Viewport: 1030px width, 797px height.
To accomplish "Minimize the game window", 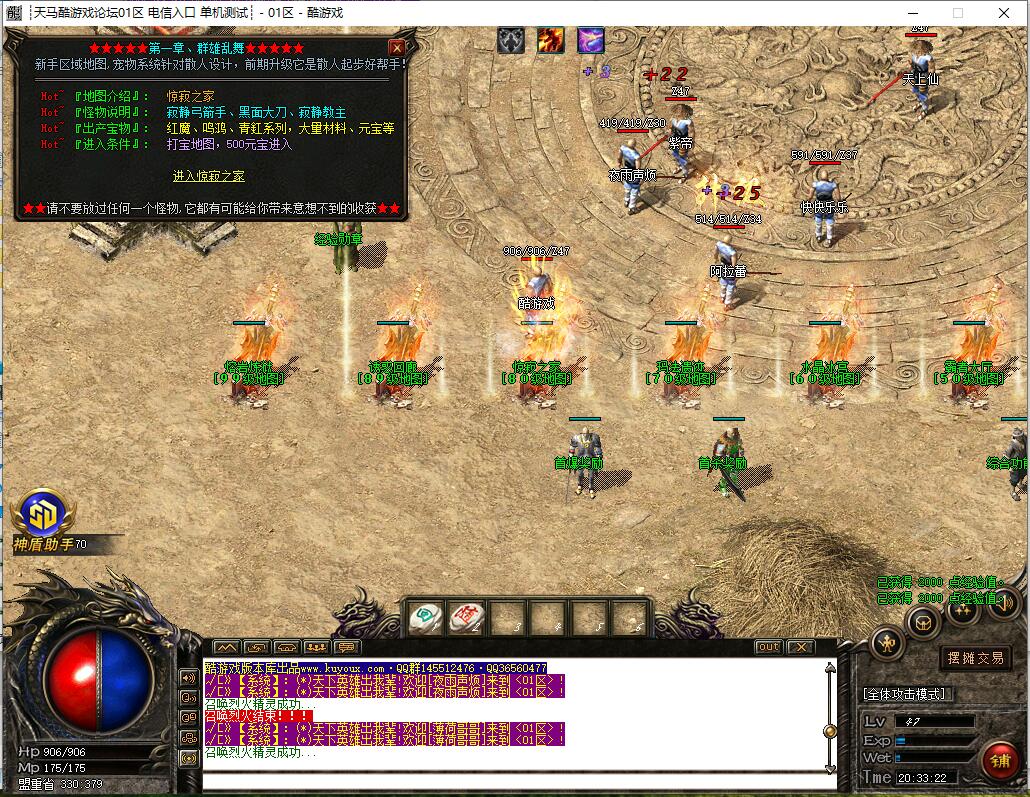I will click(912, 13).
